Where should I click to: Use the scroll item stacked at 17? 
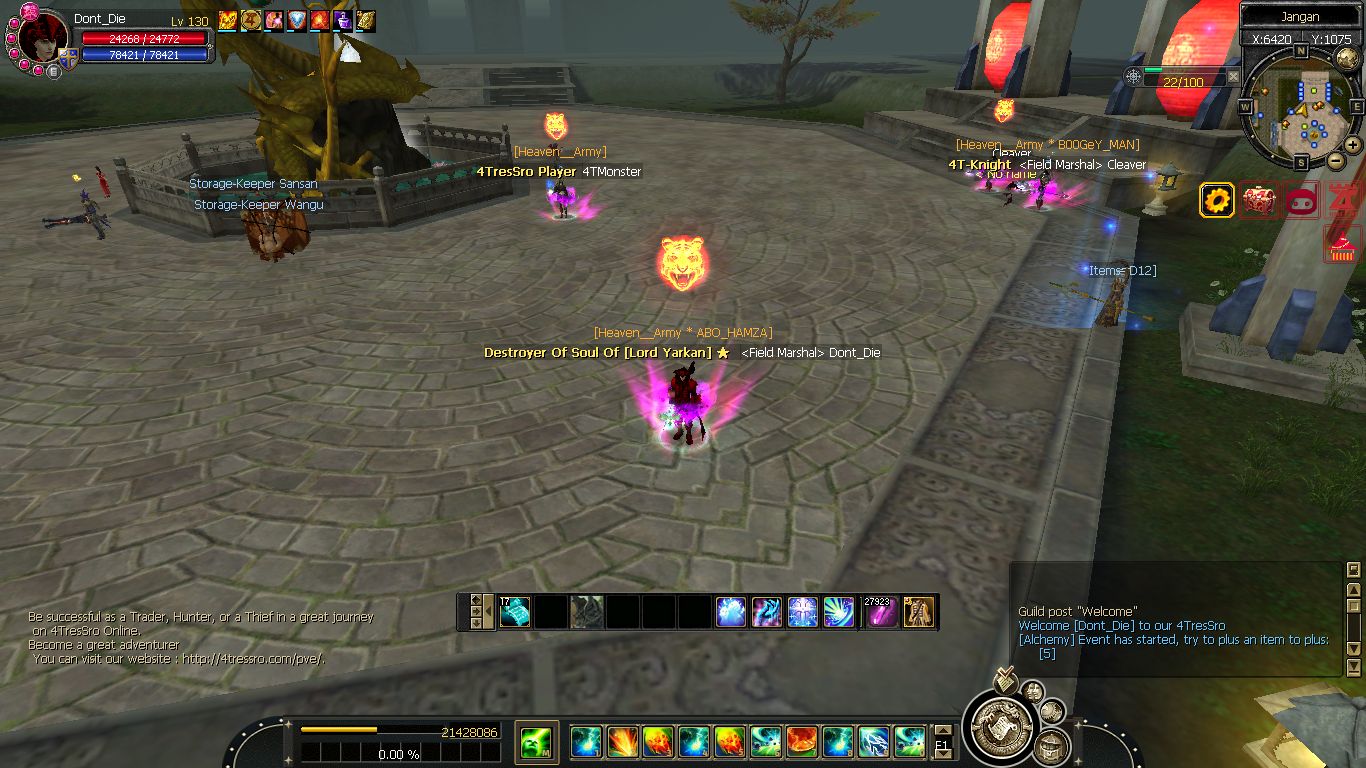coord(514,612)
